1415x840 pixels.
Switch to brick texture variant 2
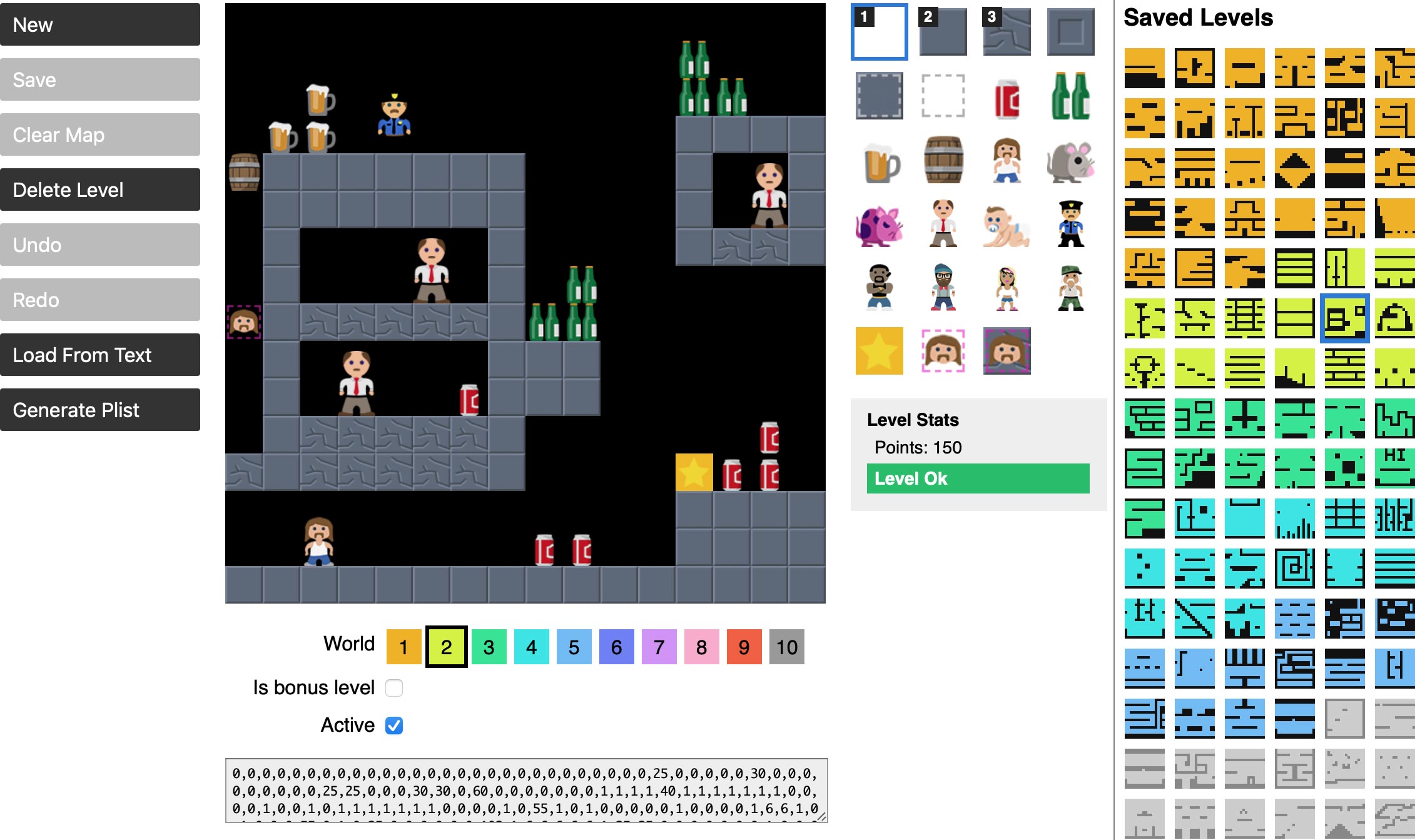pos(943,31)
